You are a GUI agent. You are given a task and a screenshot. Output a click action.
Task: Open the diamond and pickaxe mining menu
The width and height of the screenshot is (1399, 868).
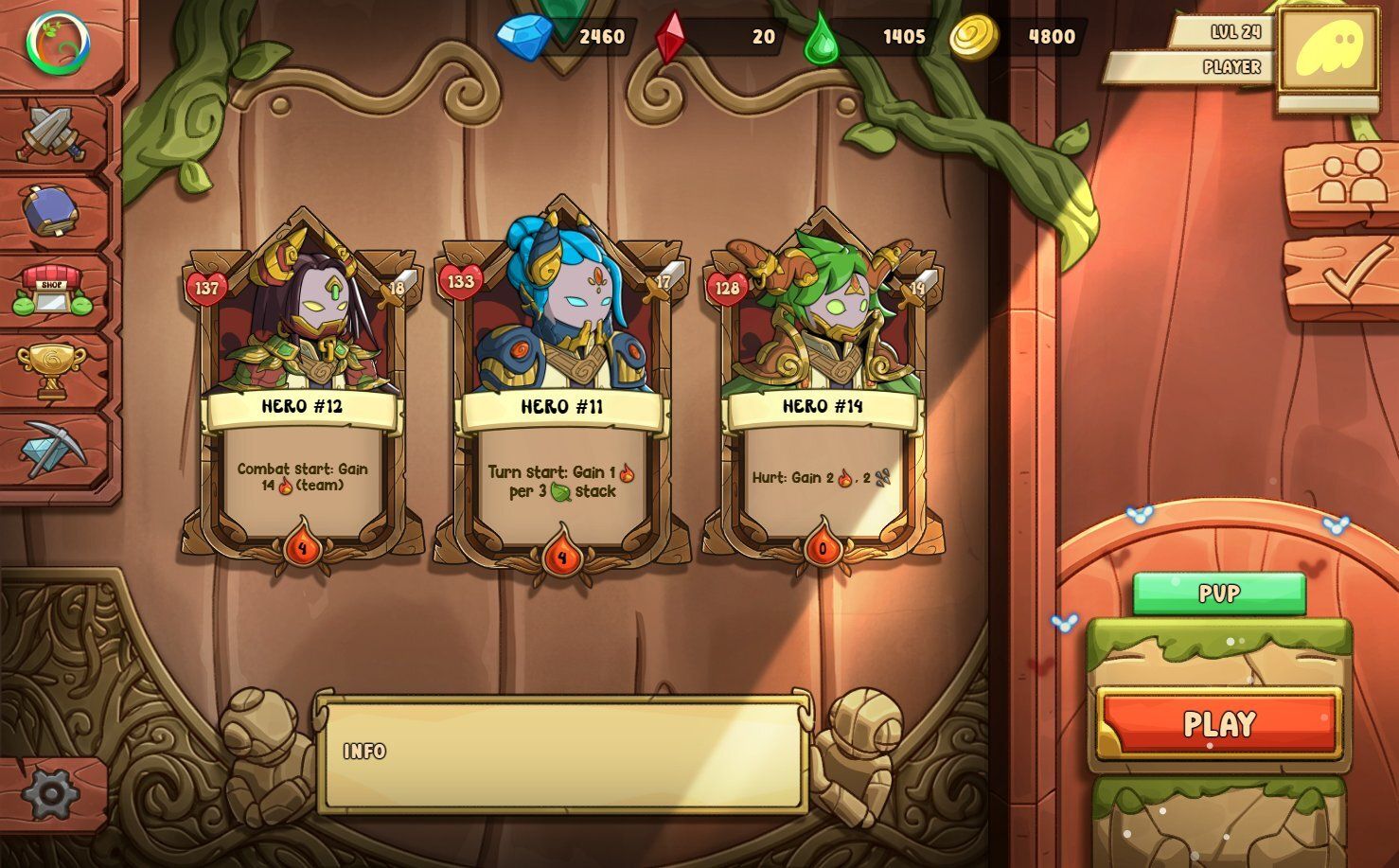pyautogui.click(x=55, y=449)
